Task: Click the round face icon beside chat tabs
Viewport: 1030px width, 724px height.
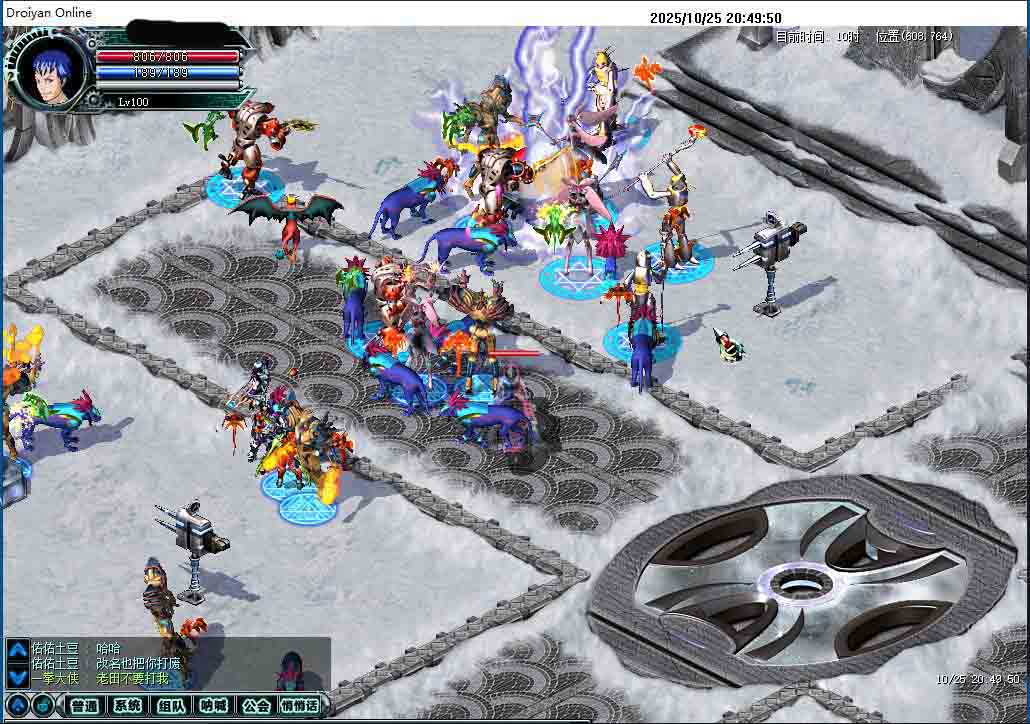Action: point(44,706)
